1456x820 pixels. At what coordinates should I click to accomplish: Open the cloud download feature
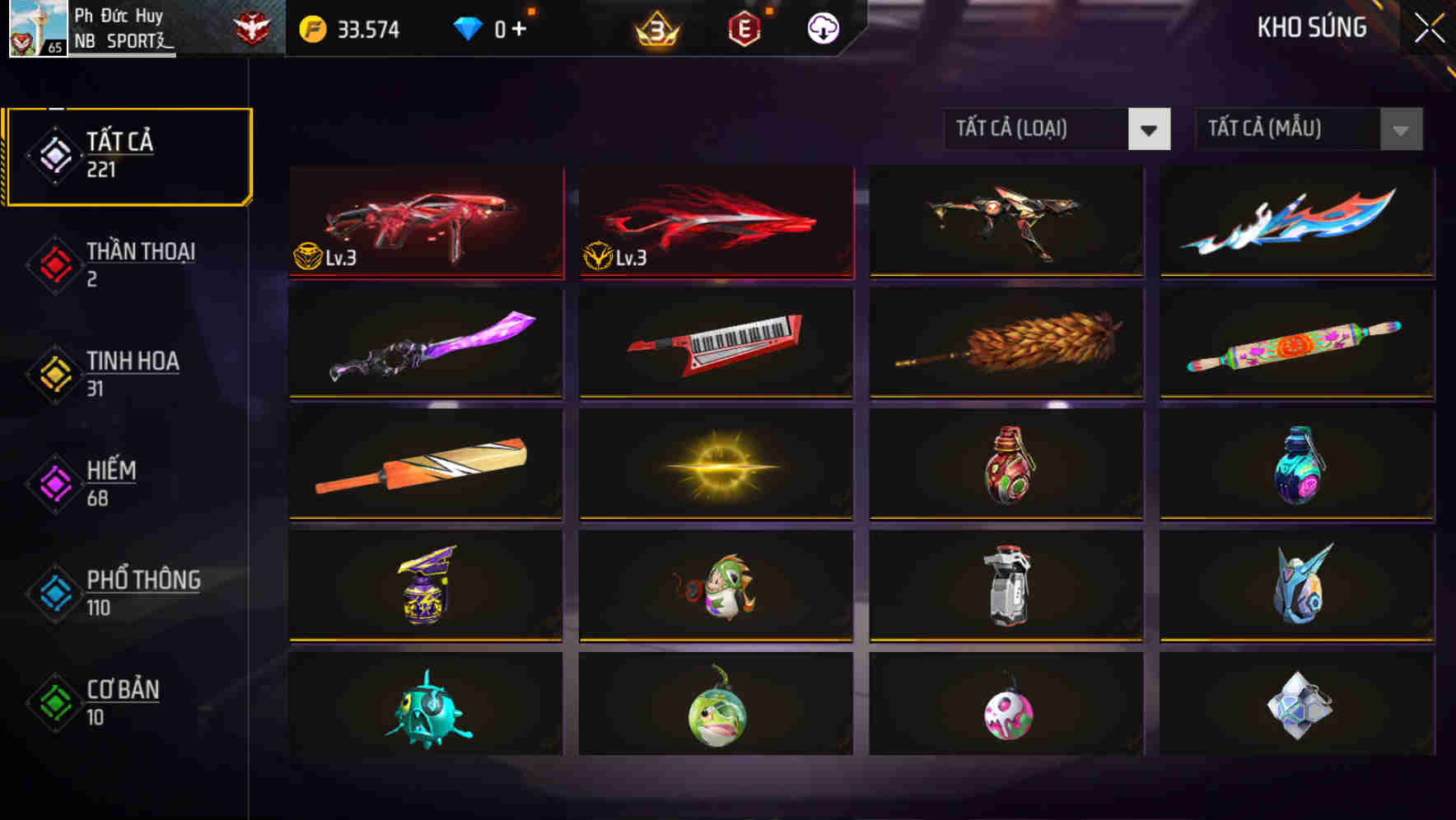pos(824,27)
